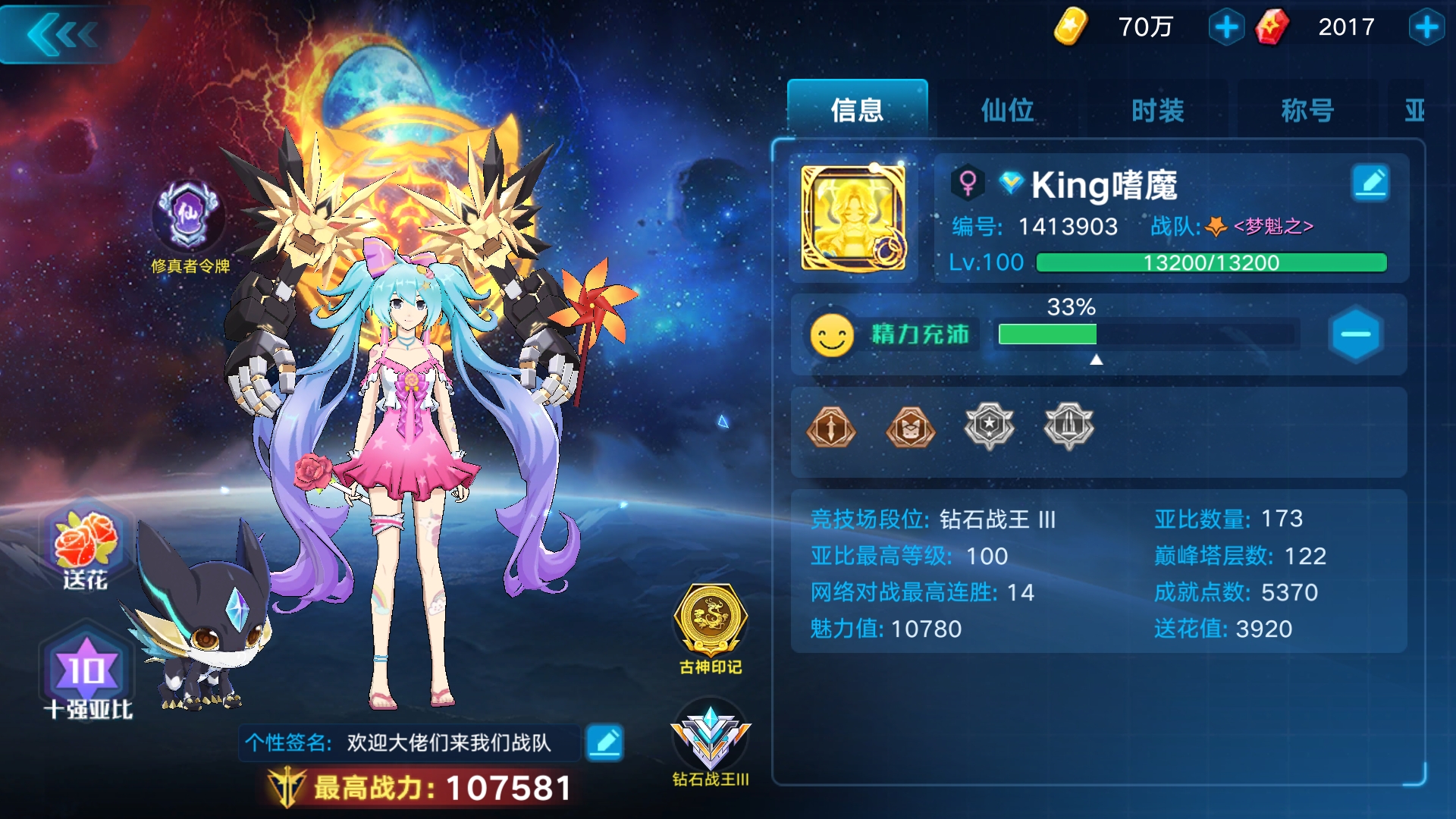Collapse energy display with blue minus toggle
This screenshot has width=1456, height=819.
1357,334
